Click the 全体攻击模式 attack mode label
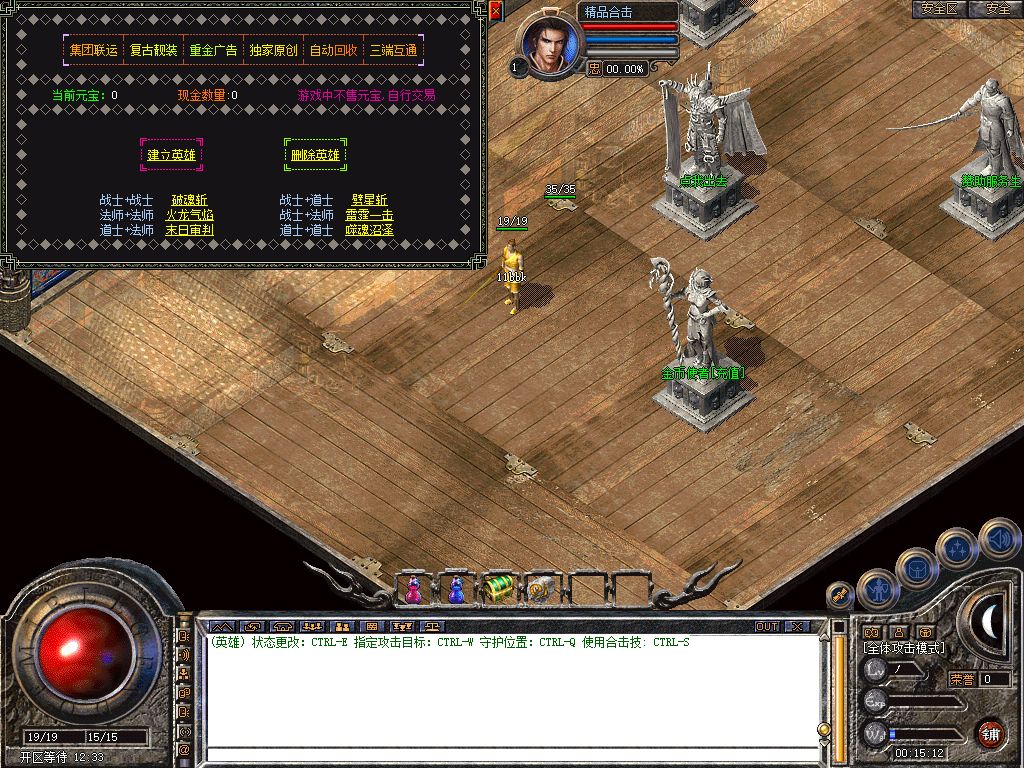The image size is (1024, 768). pyautogui.click(x=905, y=649)
